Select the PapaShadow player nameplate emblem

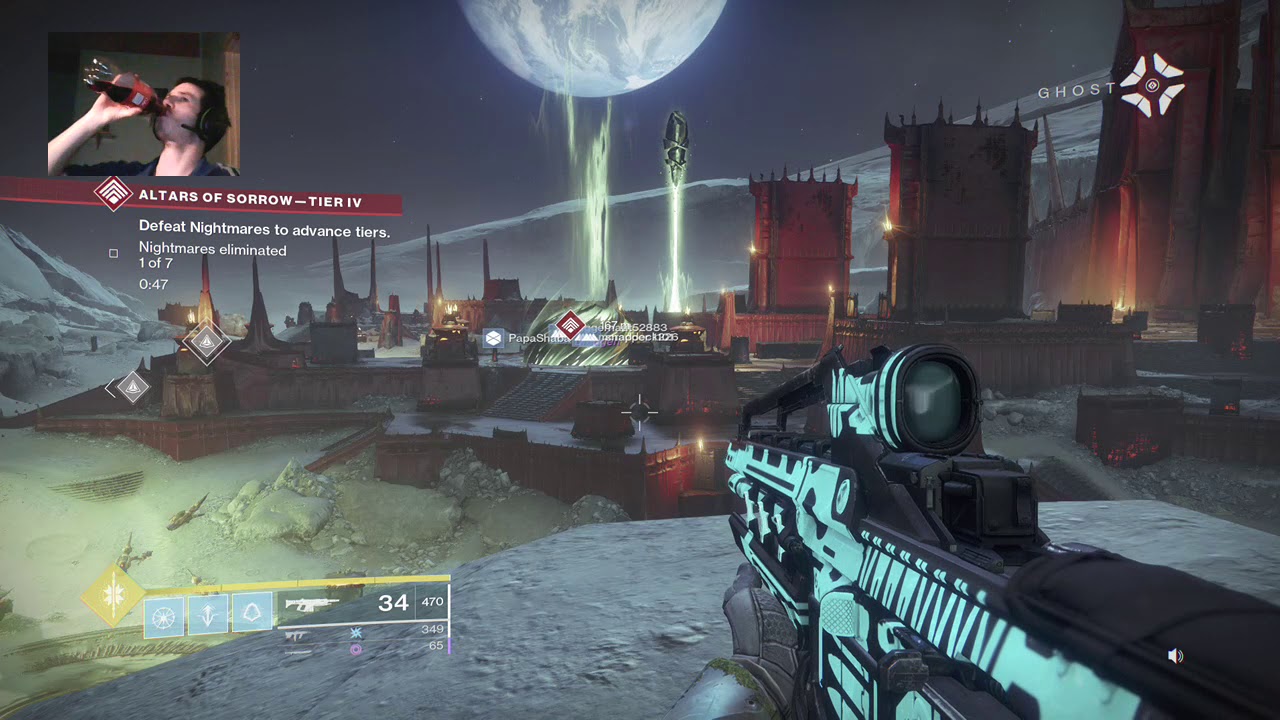(x=492, y=338)
